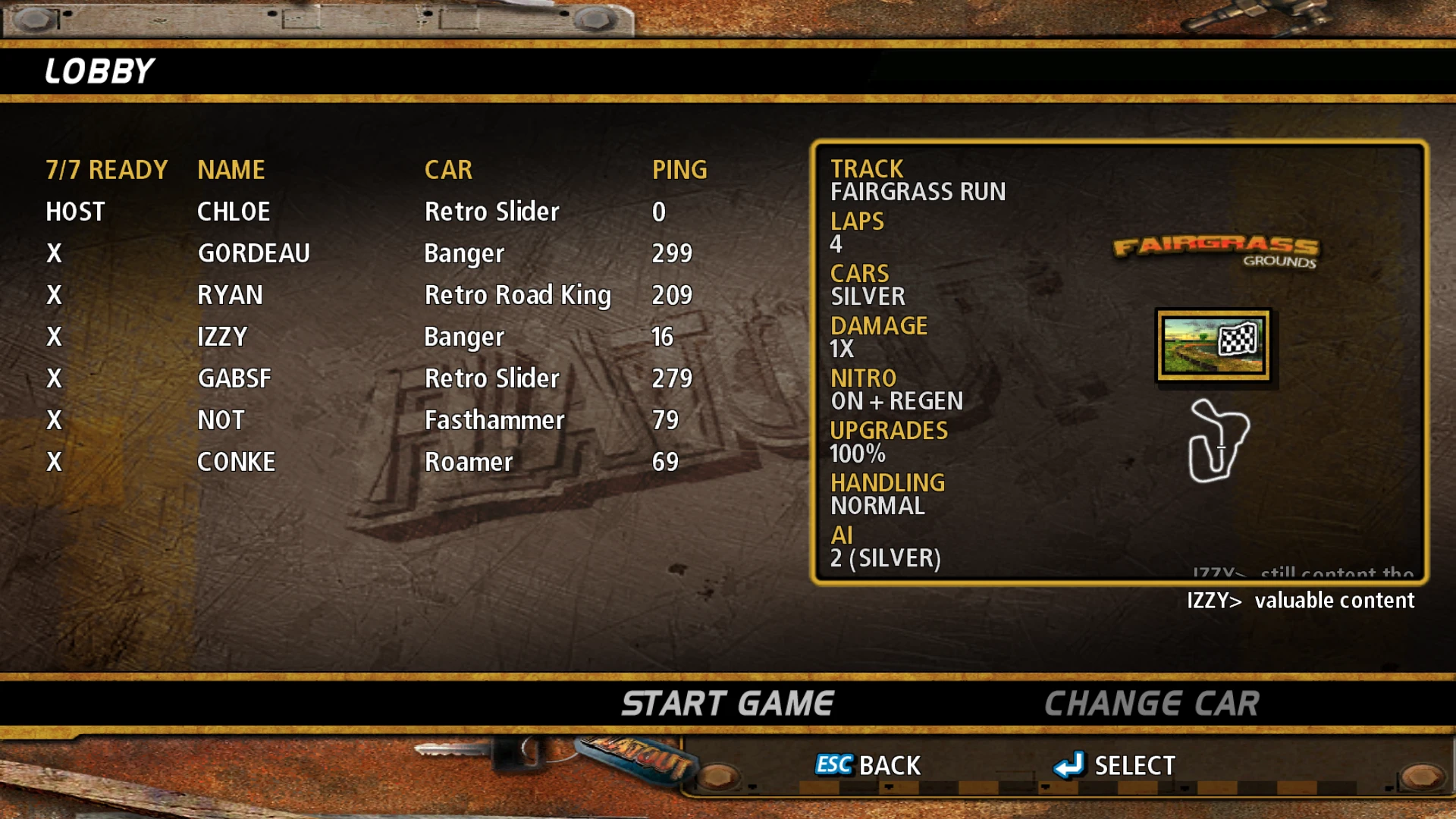This screenshot has height=819, width=1456.
Task: Click the Select option
Action: (x=1115, y=765)
